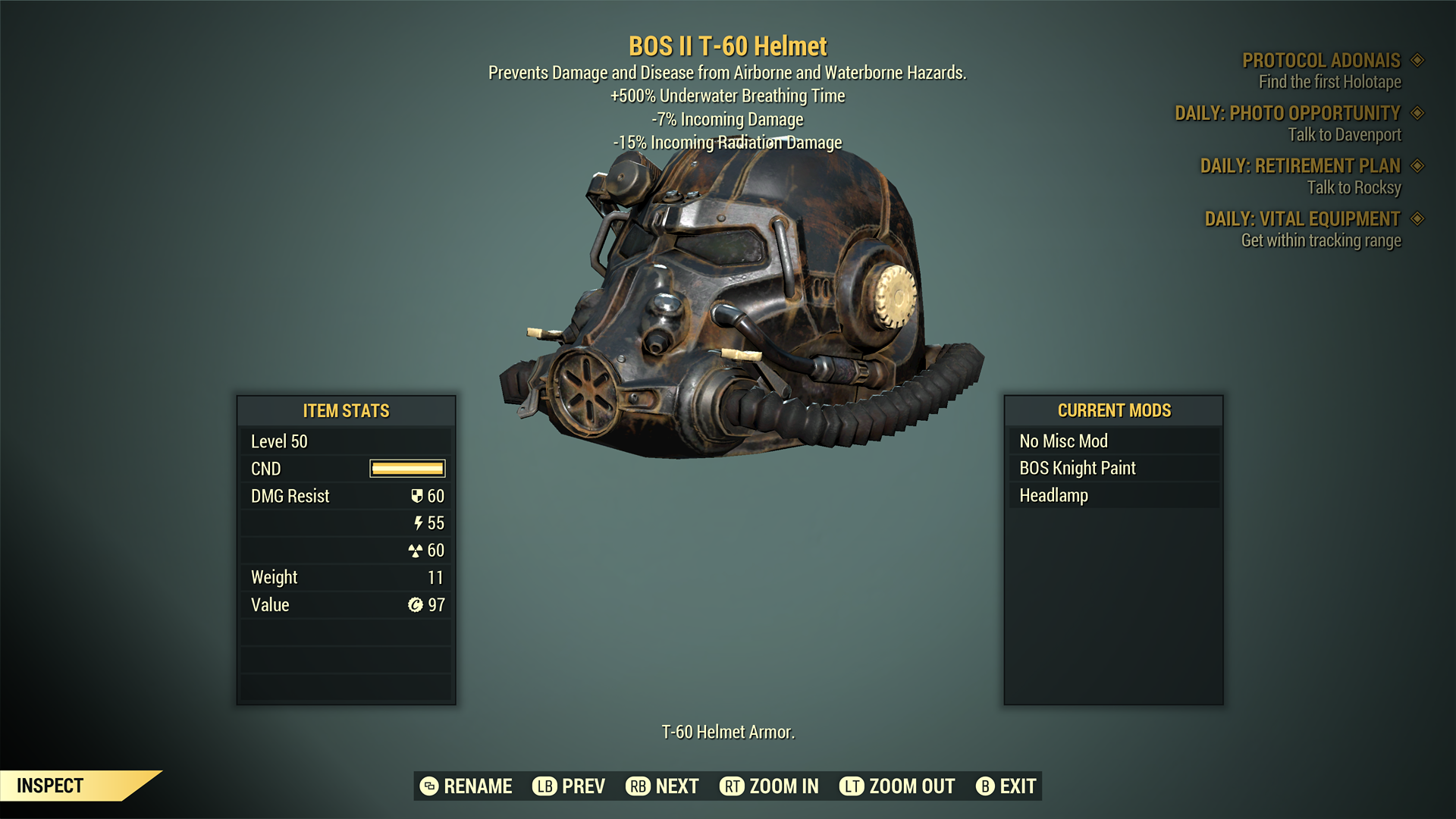Image resolution: width=1456 pixels, height=819 pixels.
Task: Select the ITEM STATS panel header
Action: coord(346,411)
